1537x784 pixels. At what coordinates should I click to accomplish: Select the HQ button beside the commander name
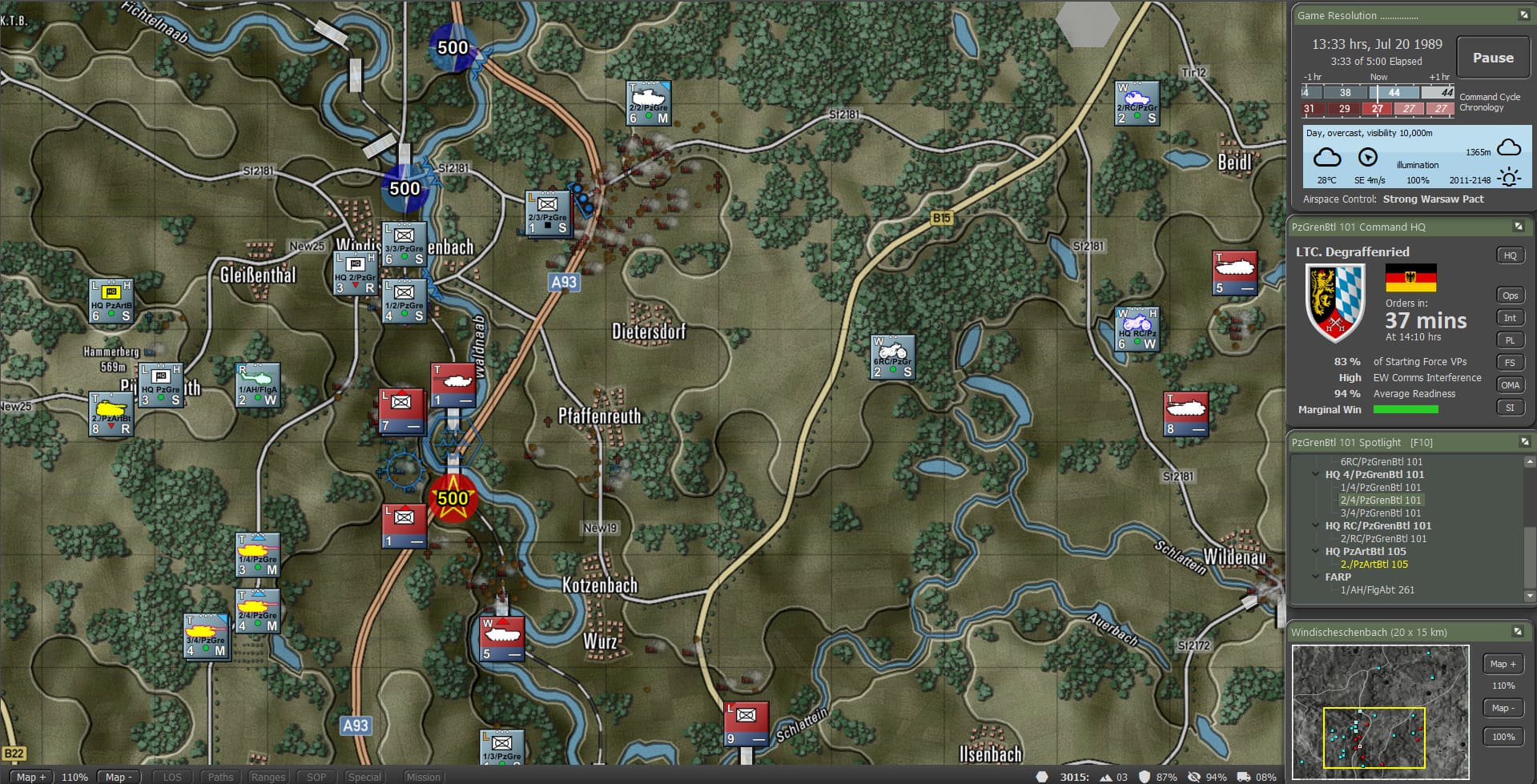click(x=1510, y=255)
